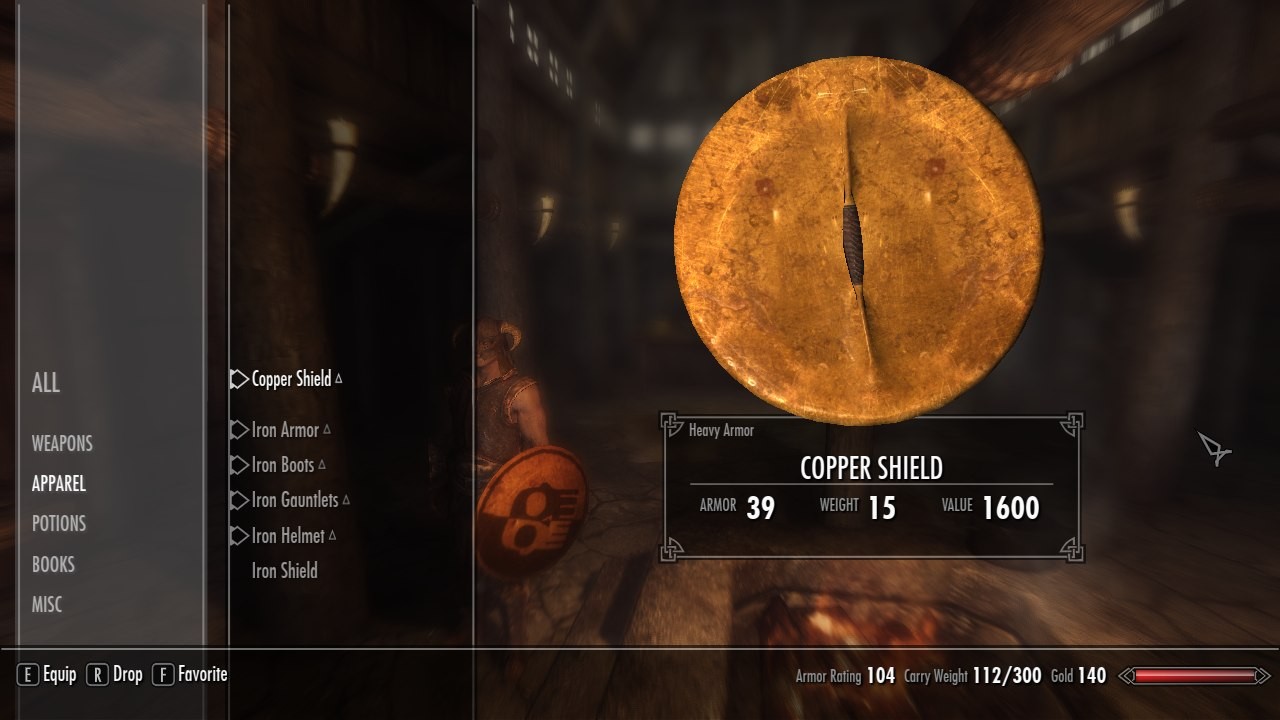Switch to the Books category
This screenshot has height=720, width=1280.
pyautogui.click(x=53, y=564)
